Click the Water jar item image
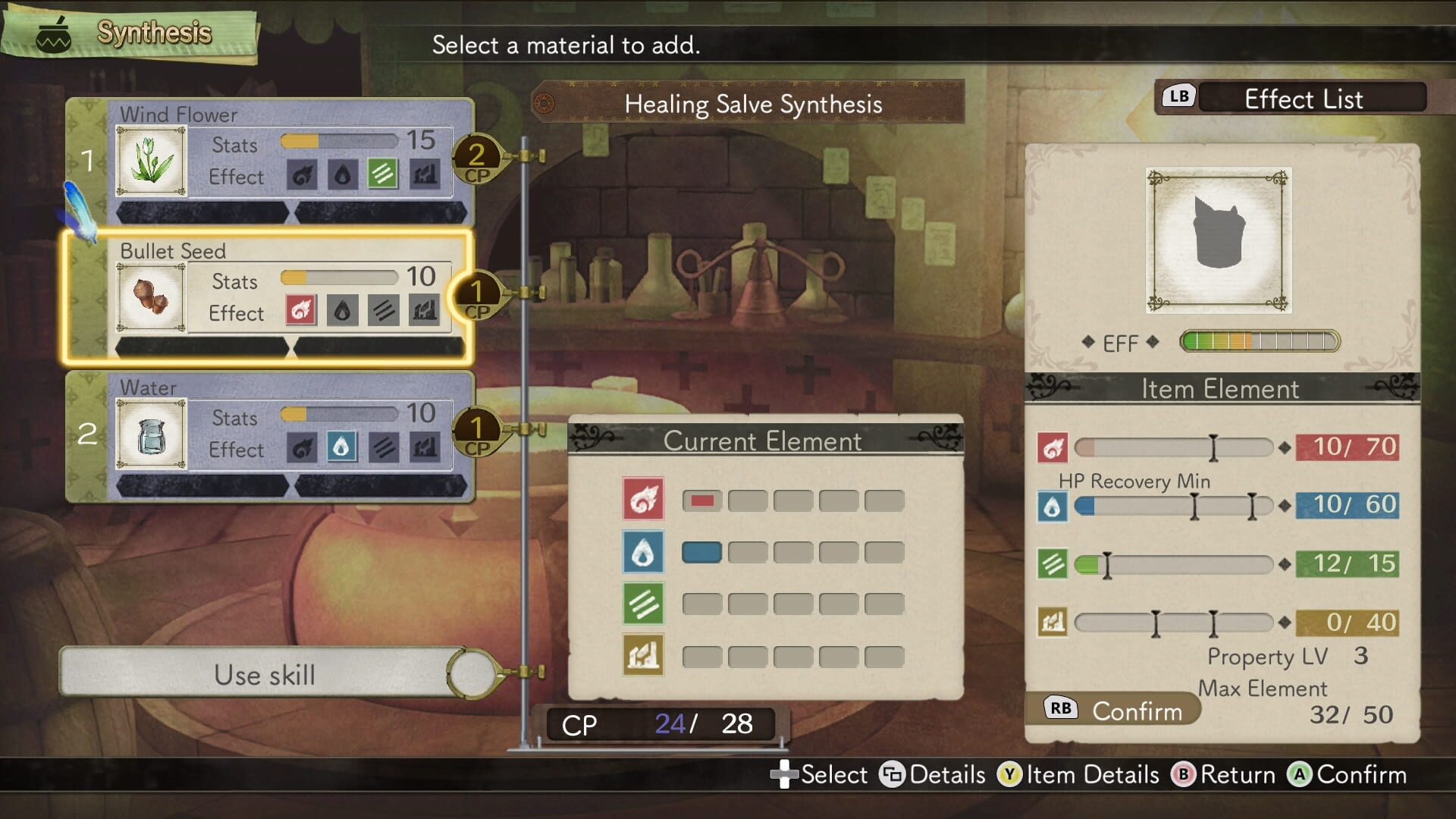 coord(150,435)
